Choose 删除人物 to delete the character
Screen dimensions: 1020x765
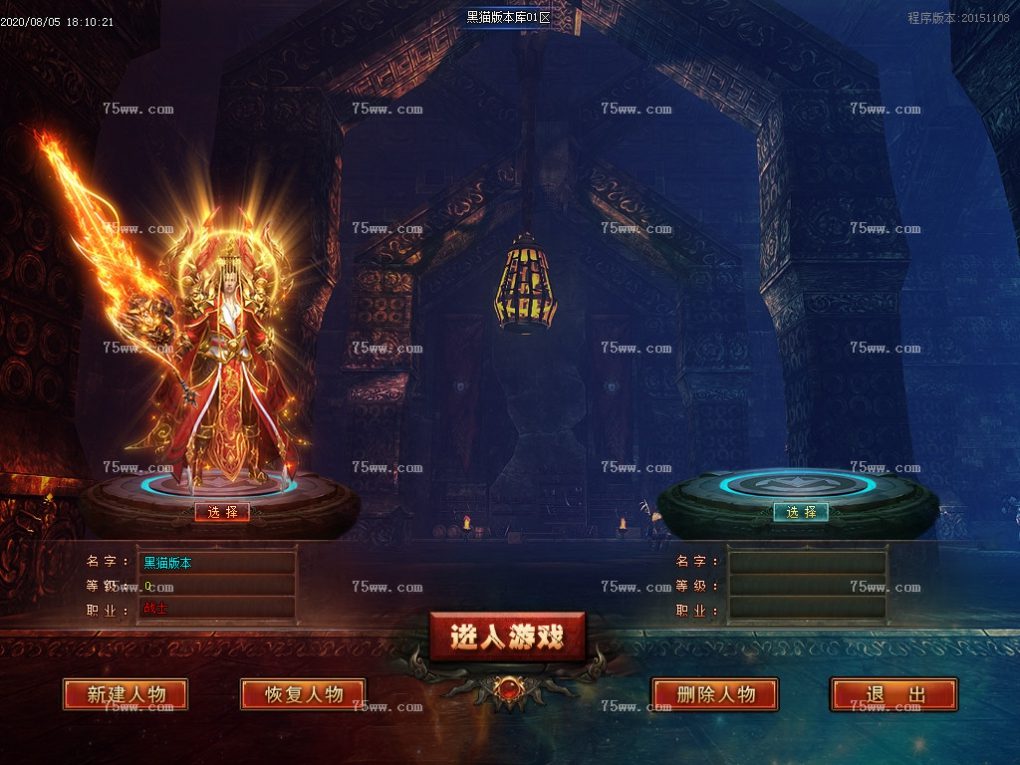[x=715, y=694]
